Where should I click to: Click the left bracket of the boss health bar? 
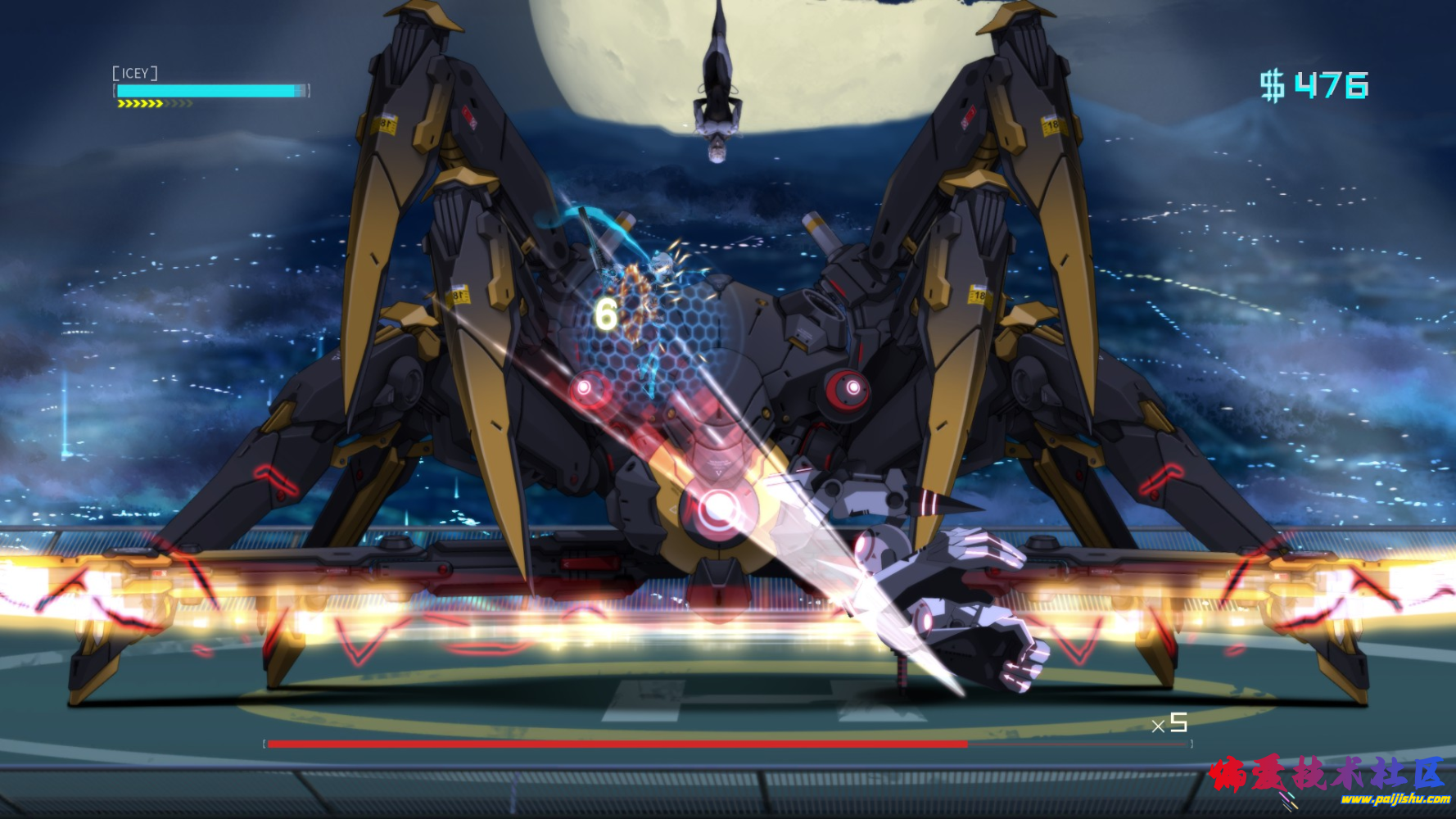click(264, 743)
